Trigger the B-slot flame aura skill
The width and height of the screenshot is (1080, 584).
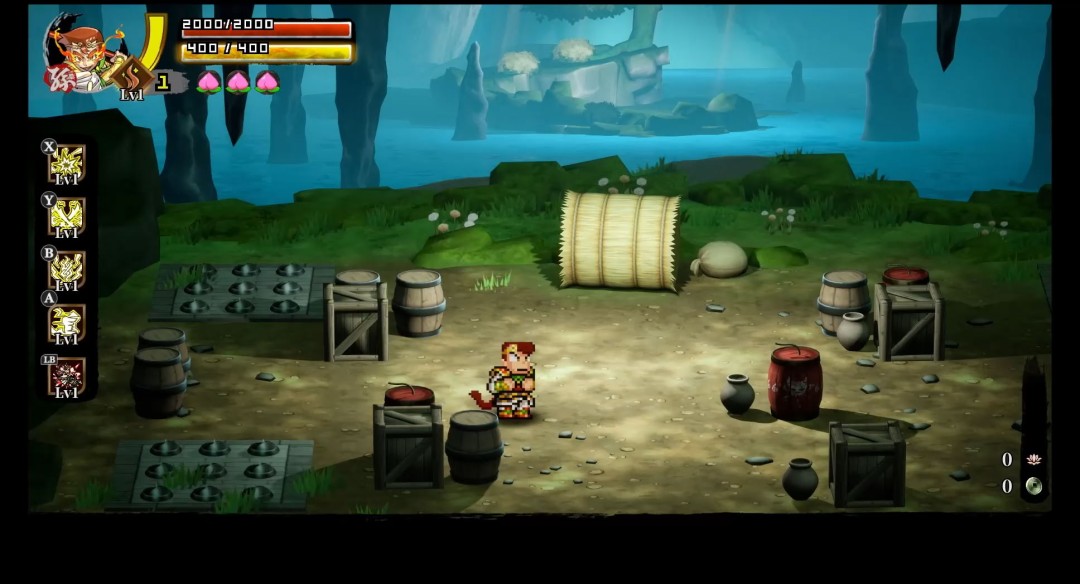67,270
